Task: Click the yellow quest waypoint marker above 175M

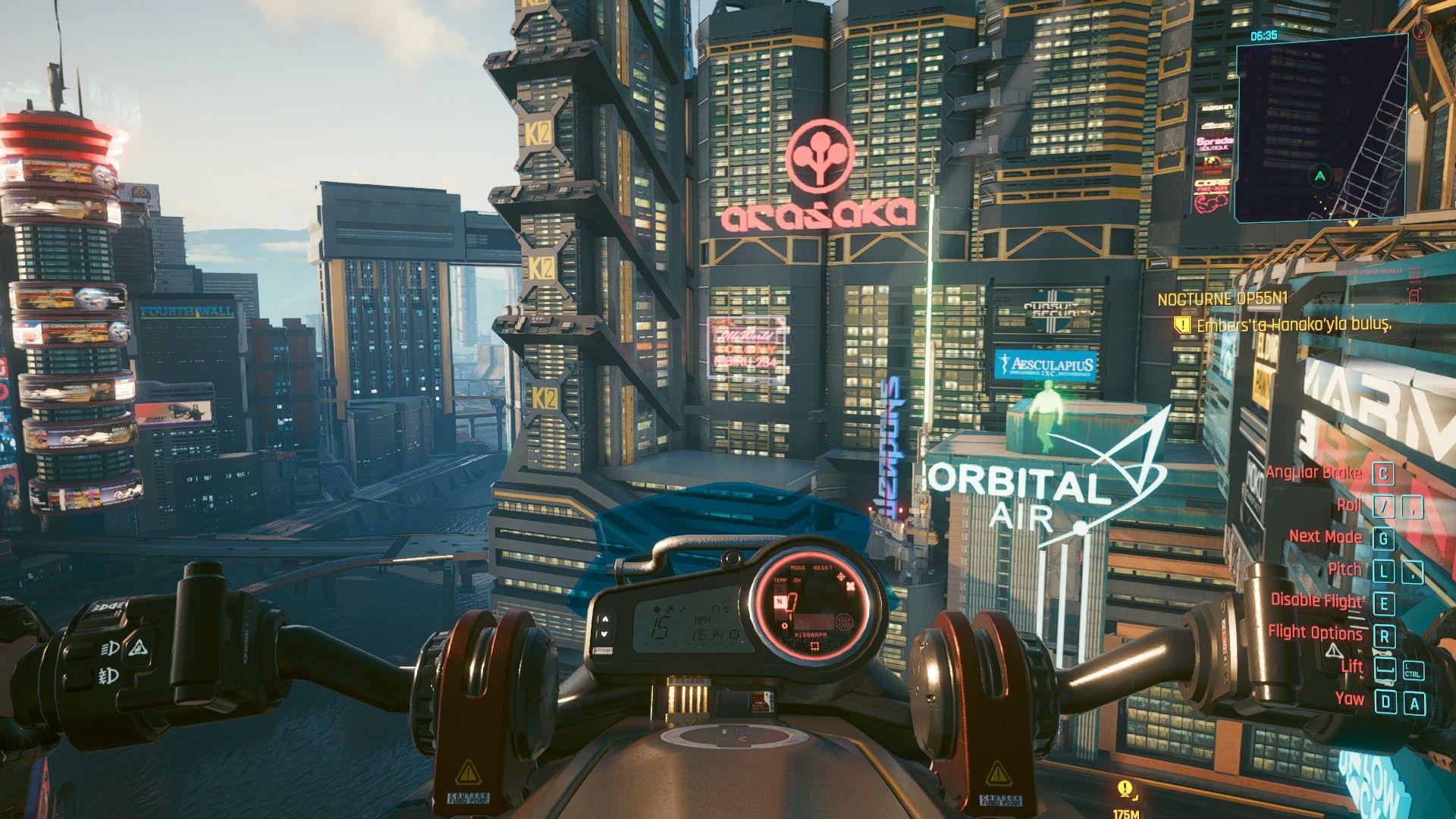Action: (1125, 790)
